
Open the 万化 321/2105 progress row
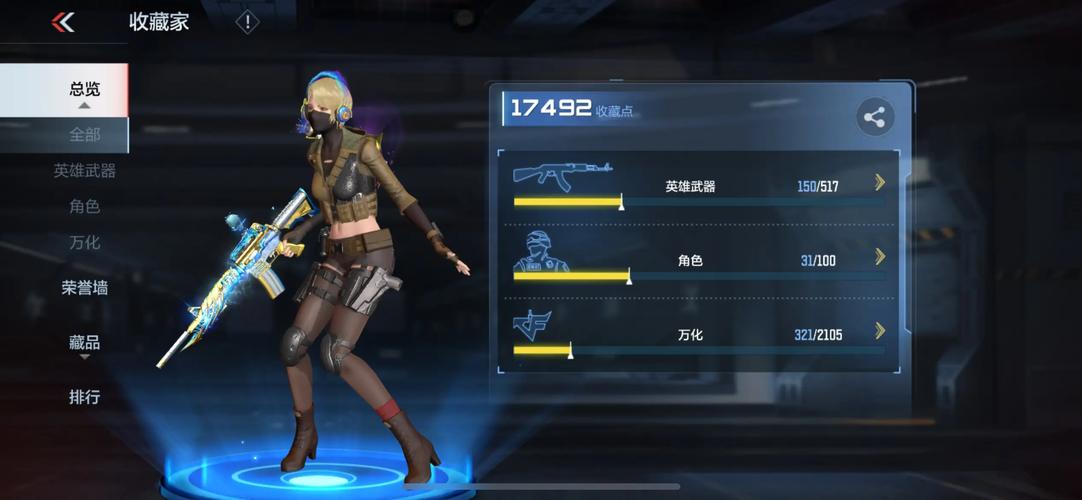699,334
